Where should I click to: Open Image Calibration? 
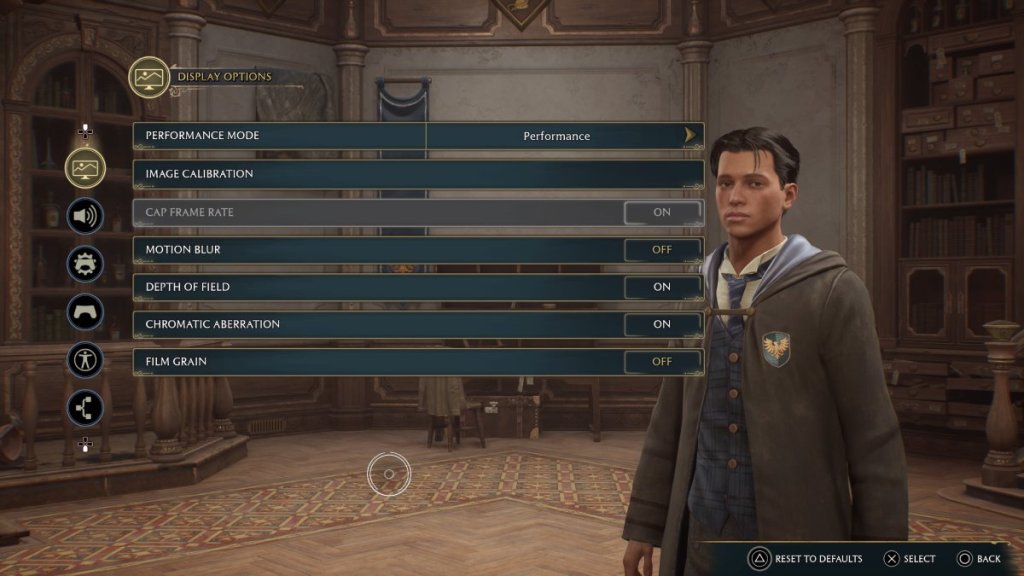(x=418, y=174)
